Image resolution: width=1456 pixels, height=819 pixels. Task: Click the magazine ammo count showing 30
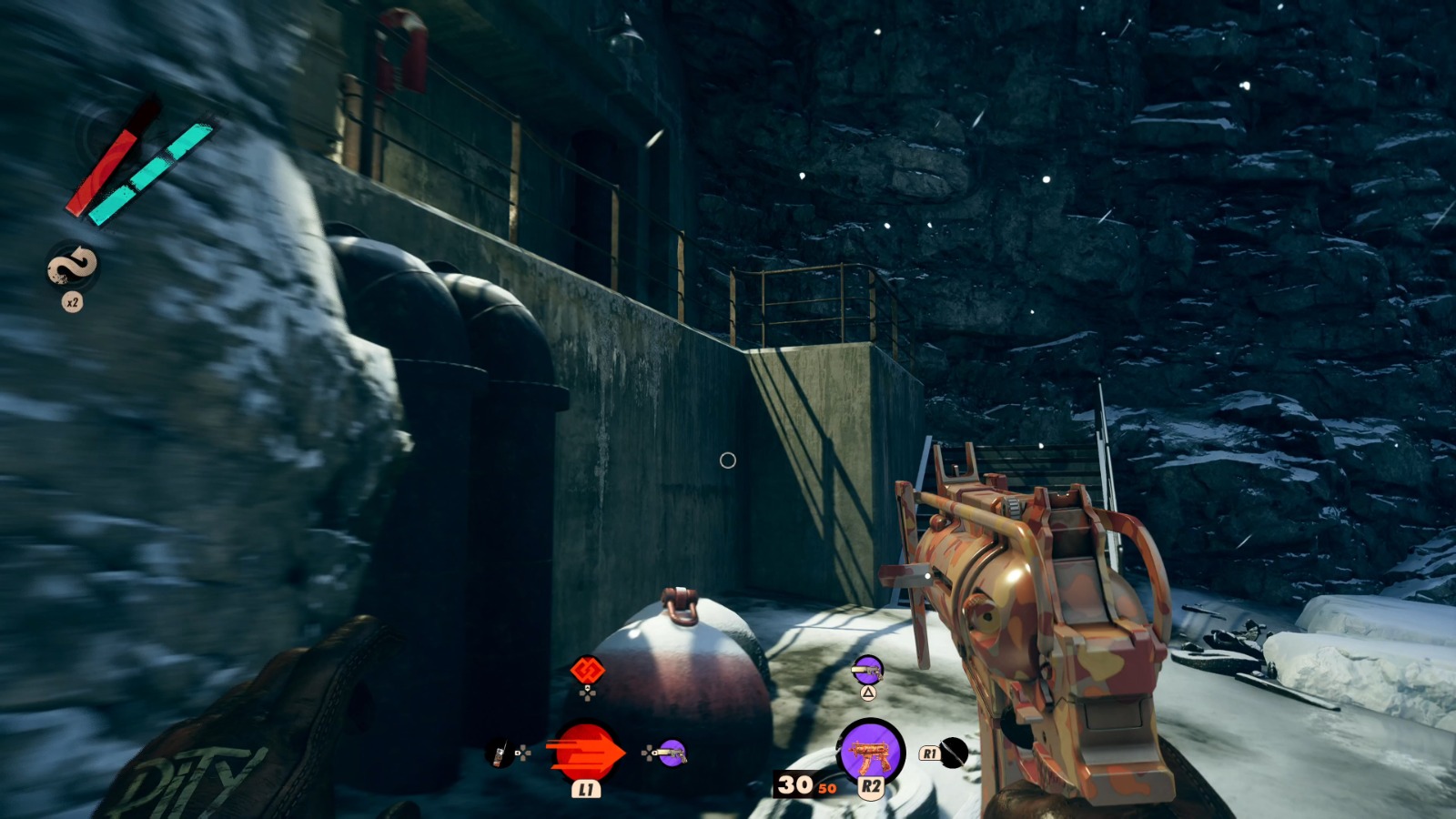(795, 783)
